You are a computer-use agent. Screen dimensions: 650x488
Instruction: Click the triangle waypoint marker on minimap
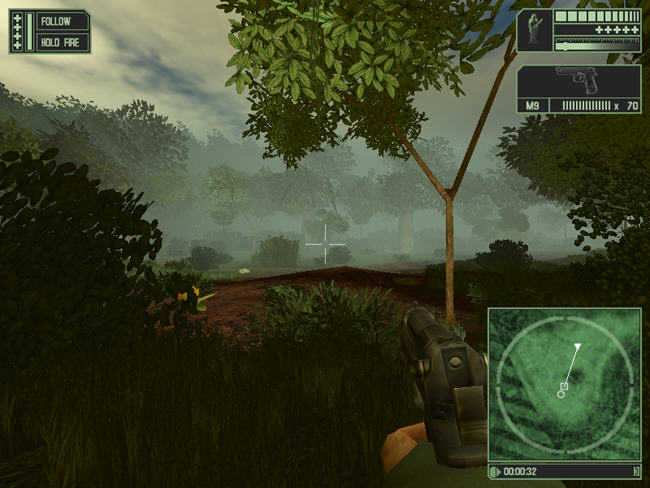577,347
